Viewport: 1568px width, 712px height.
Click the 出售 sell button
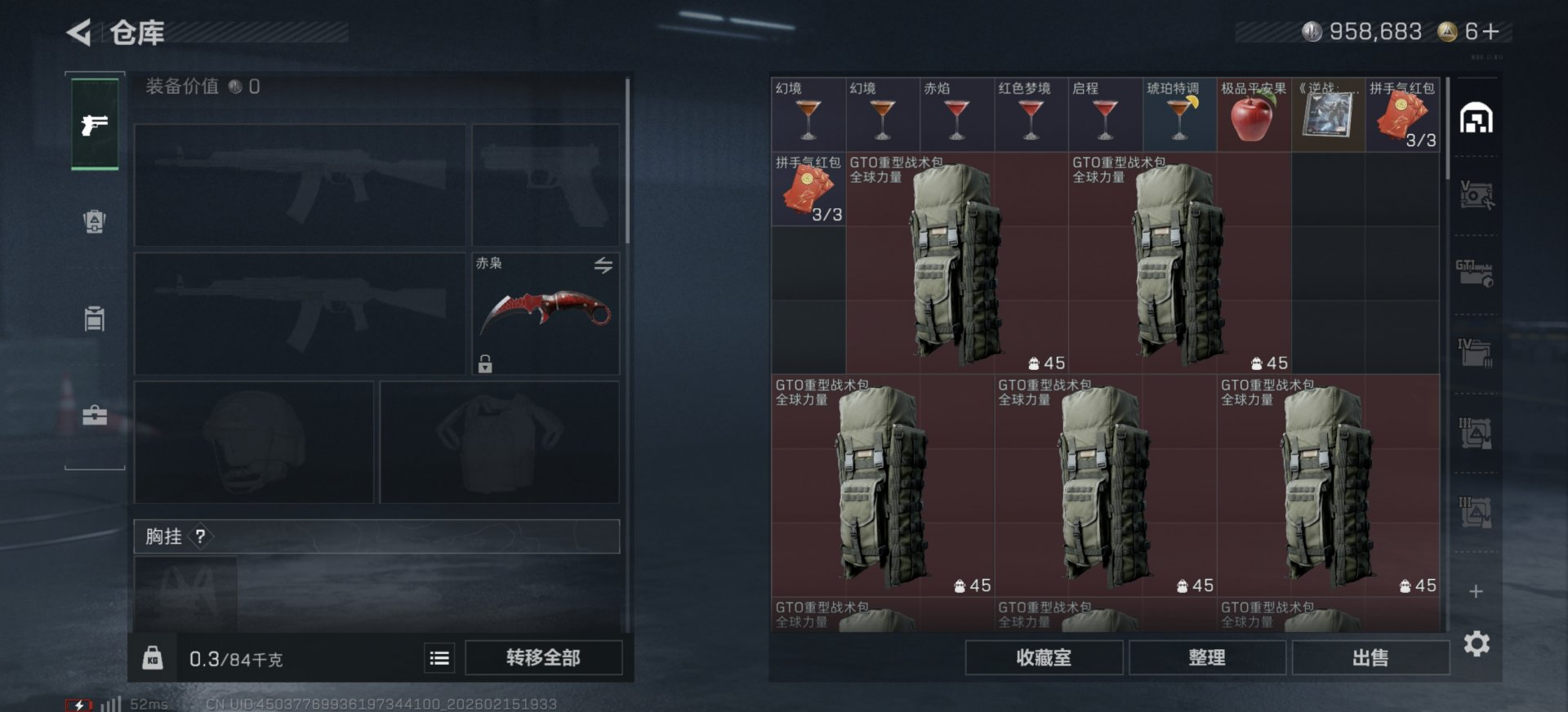[x=1370, y=657]
